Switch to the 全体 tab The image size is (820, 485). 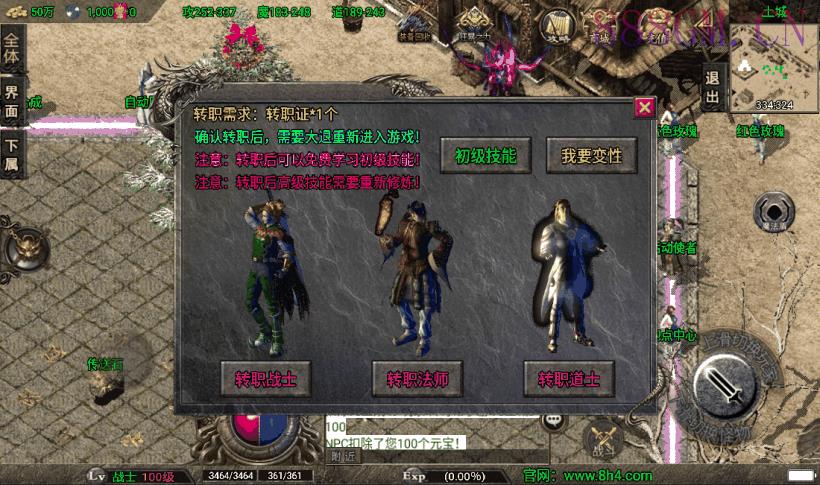pyautogui.click(x=12, y=49)
